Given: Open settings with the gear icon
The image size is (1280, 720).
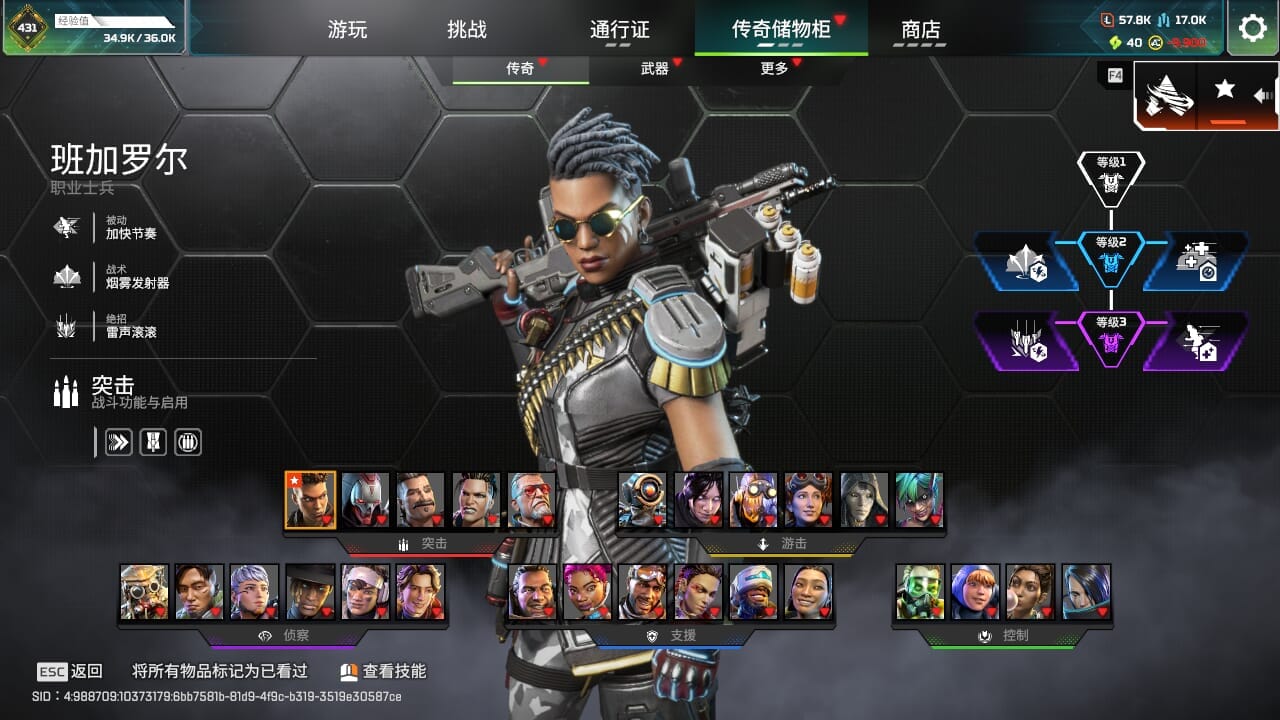Looking at the screenshot, I should [x=1252, y=28].
